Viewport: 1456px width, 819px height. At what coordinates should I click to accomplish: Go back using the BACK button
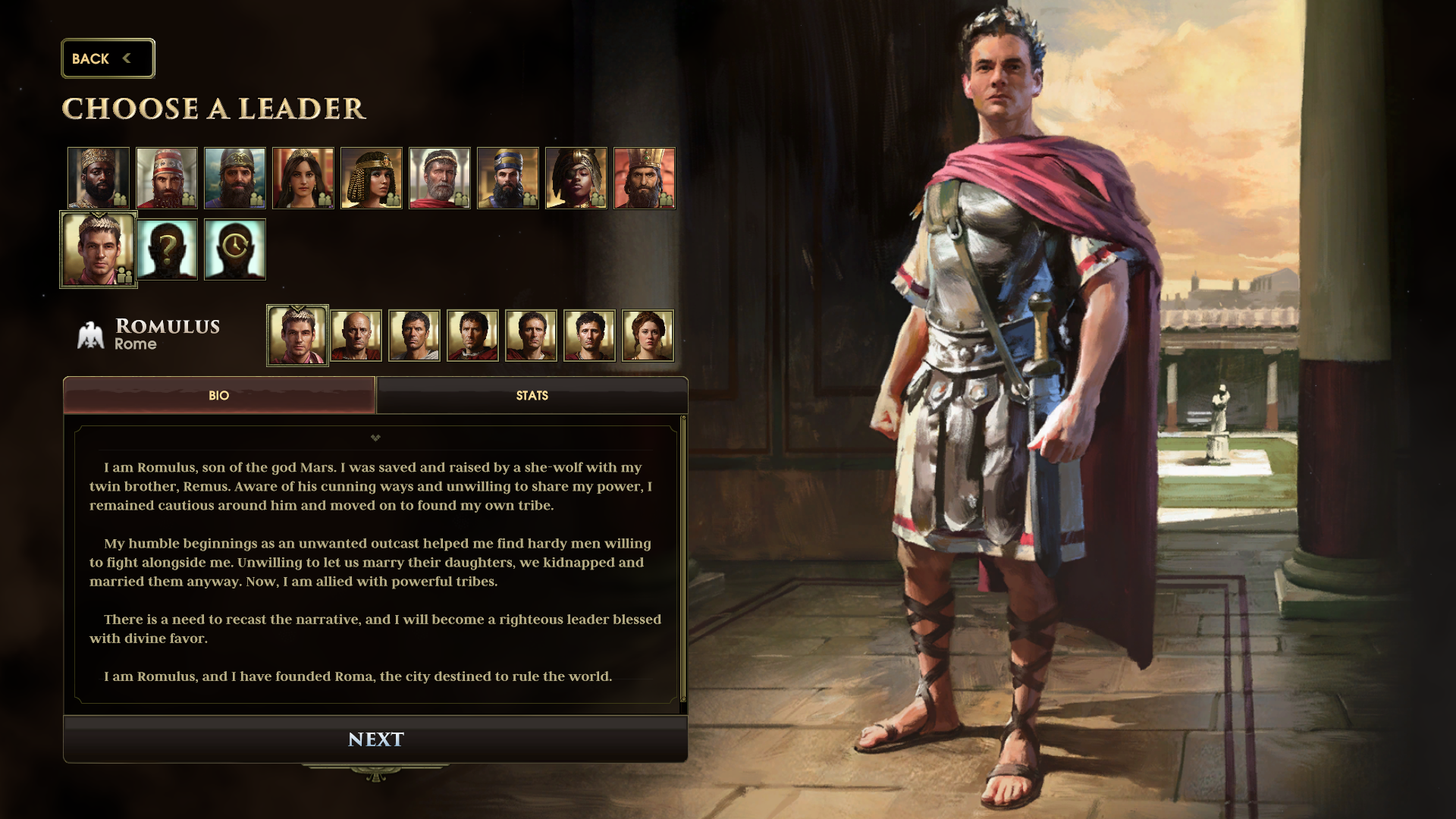click(x=107, y=58)
